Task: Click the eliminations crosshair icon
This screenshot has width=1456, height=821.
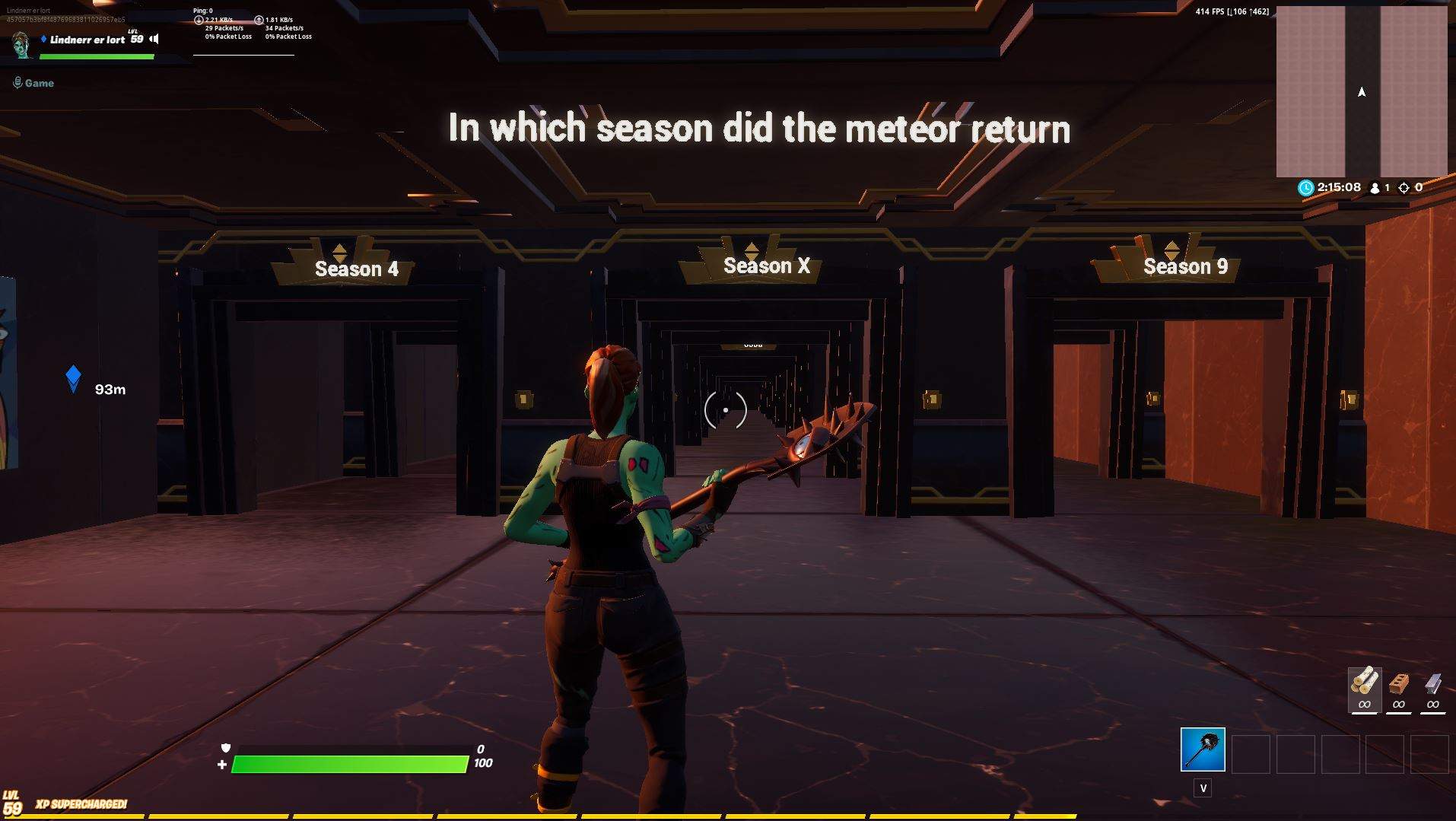Action: pyautogui.click(x=1404, y=188)
